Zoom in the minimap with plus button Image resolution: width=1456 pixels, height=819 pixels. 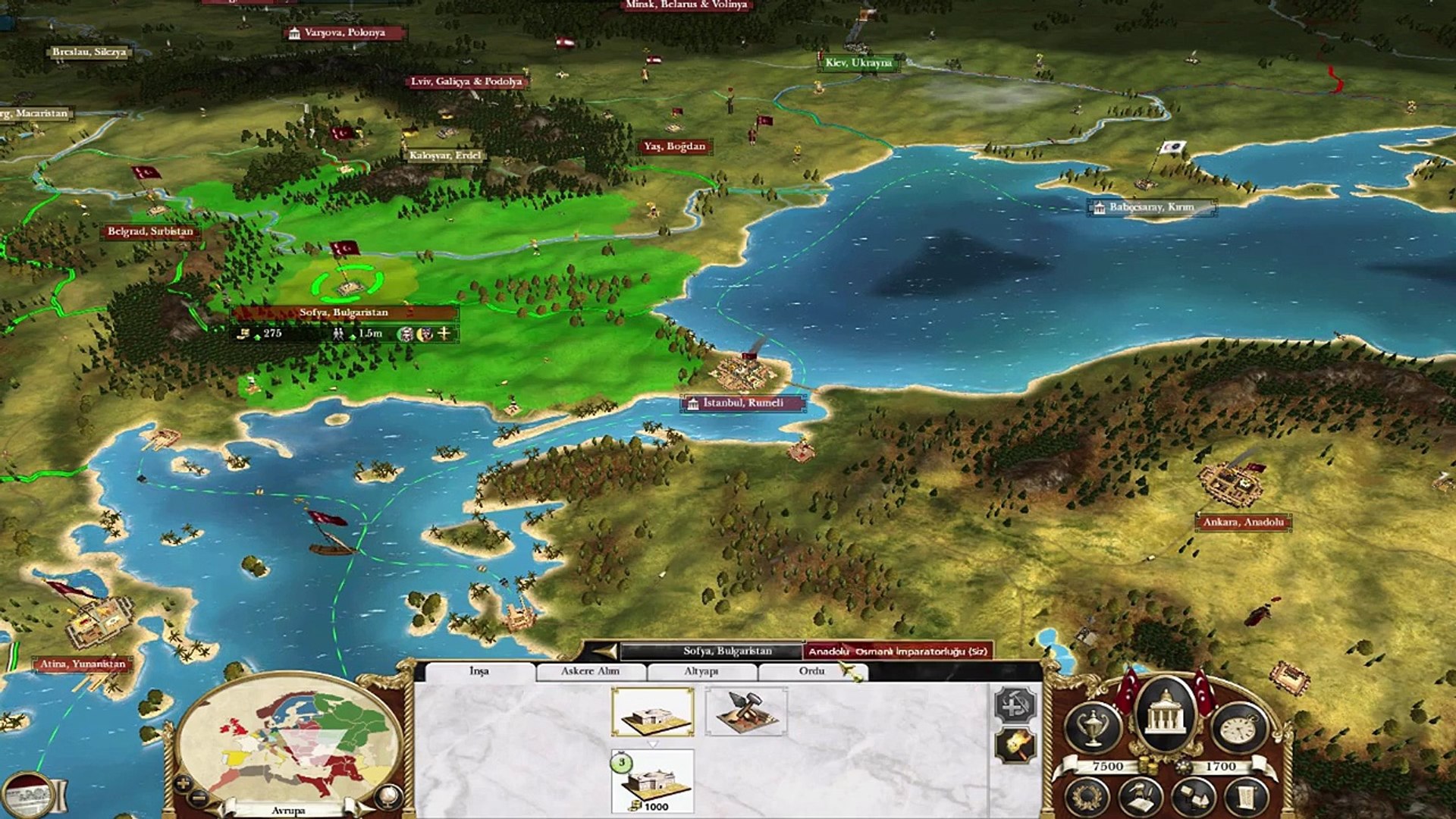pyautogui.click(x=182, y=783)
